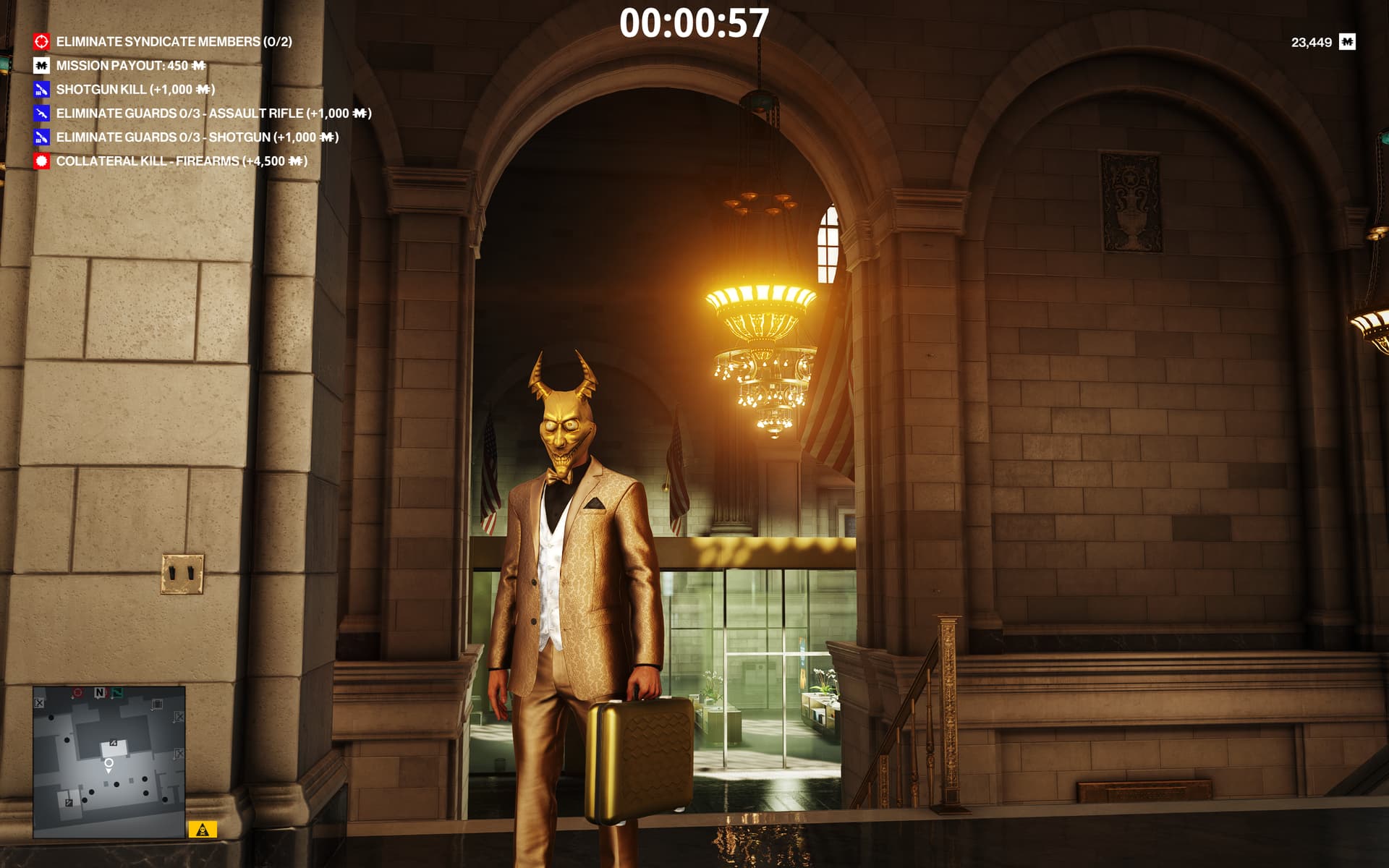Select the Eliminate Syndicate Members objective
The width and height of the screenshot is (1389, 868).
click(174, 42)
